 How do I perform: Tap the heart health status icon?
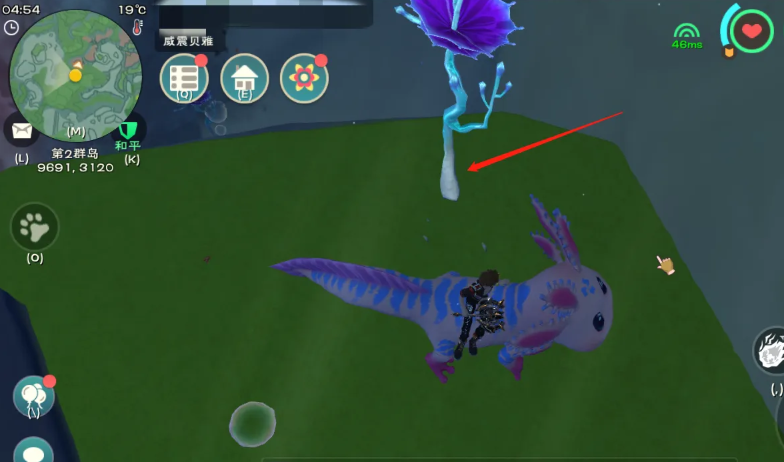[x=750, y=30]
